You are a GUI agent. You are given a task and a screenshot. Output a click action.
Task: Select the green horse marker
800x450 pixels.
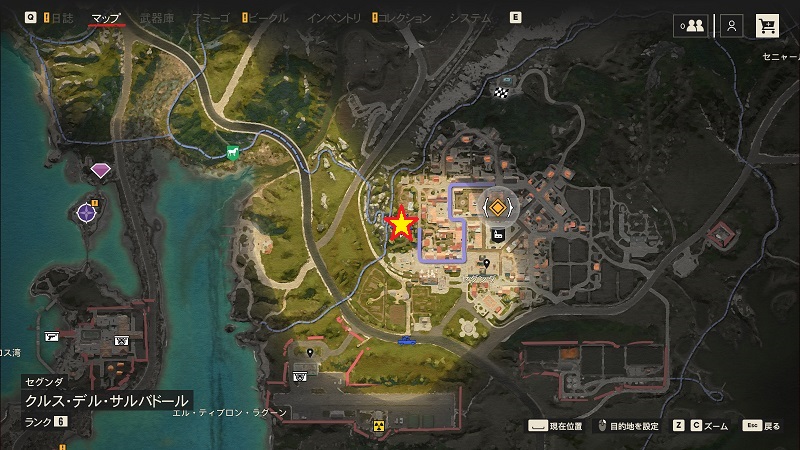point(233,152)
